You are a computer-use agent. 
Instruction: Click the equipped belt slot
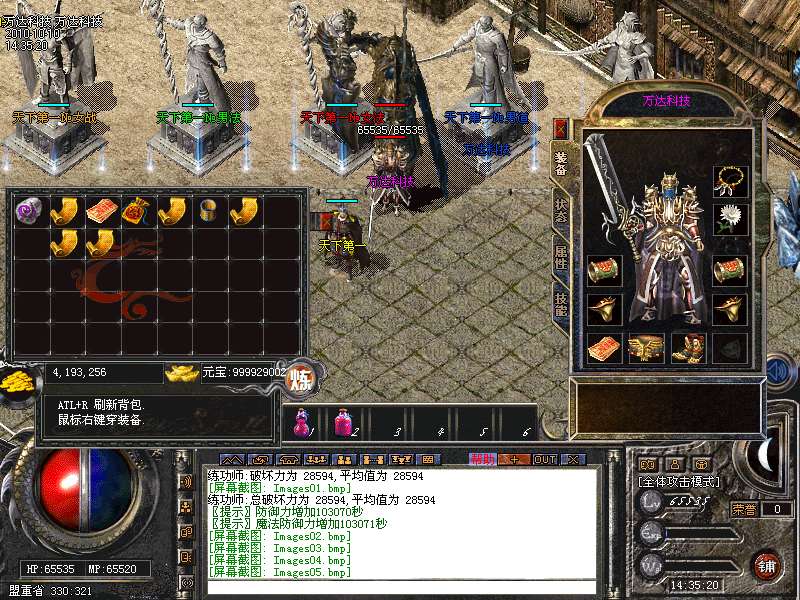(645, 348)
